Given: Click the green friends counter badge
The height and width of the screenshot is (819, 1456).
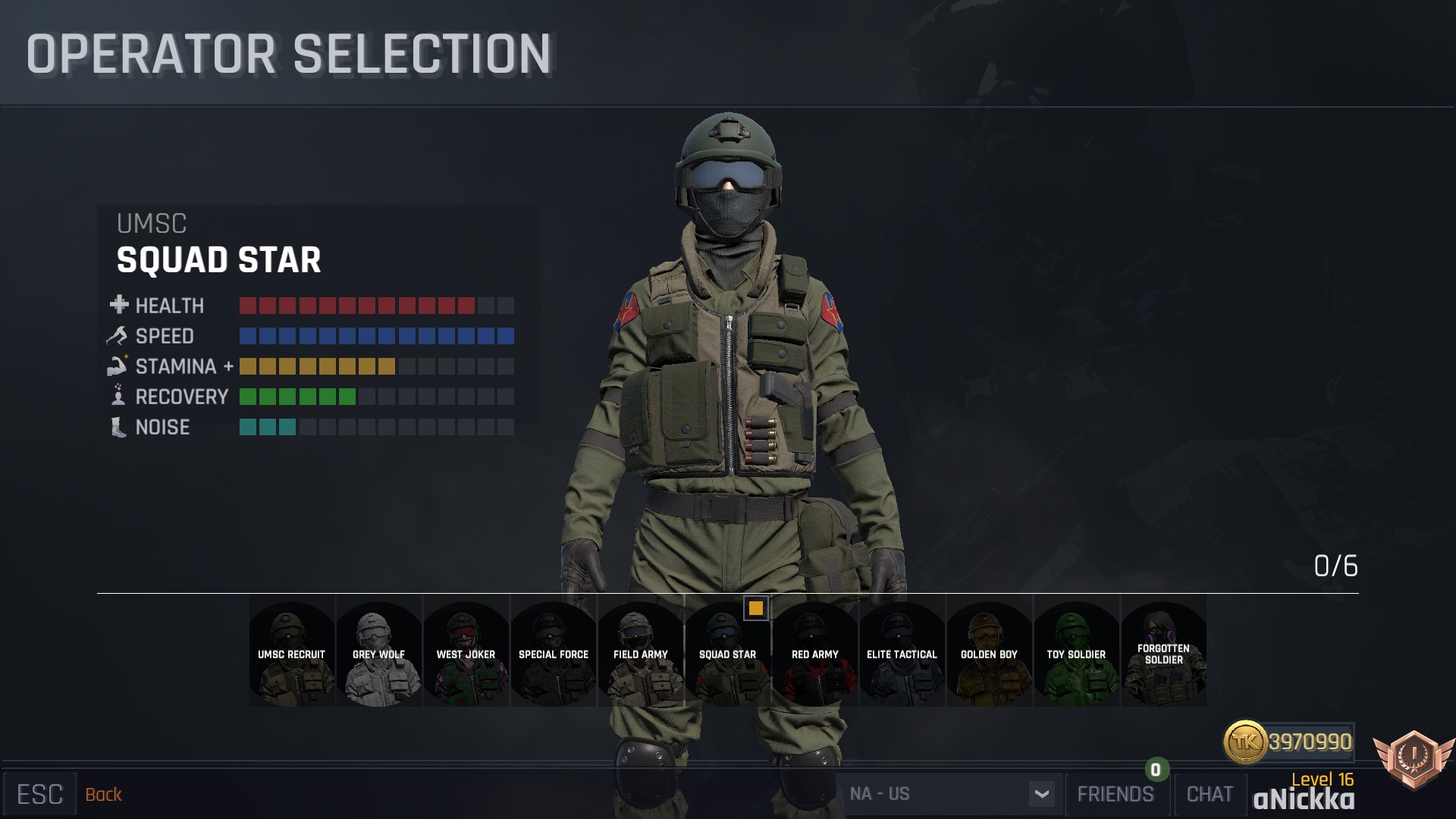Looking at the screenshot, I should pyautogui.click(x=1154, y=770).
